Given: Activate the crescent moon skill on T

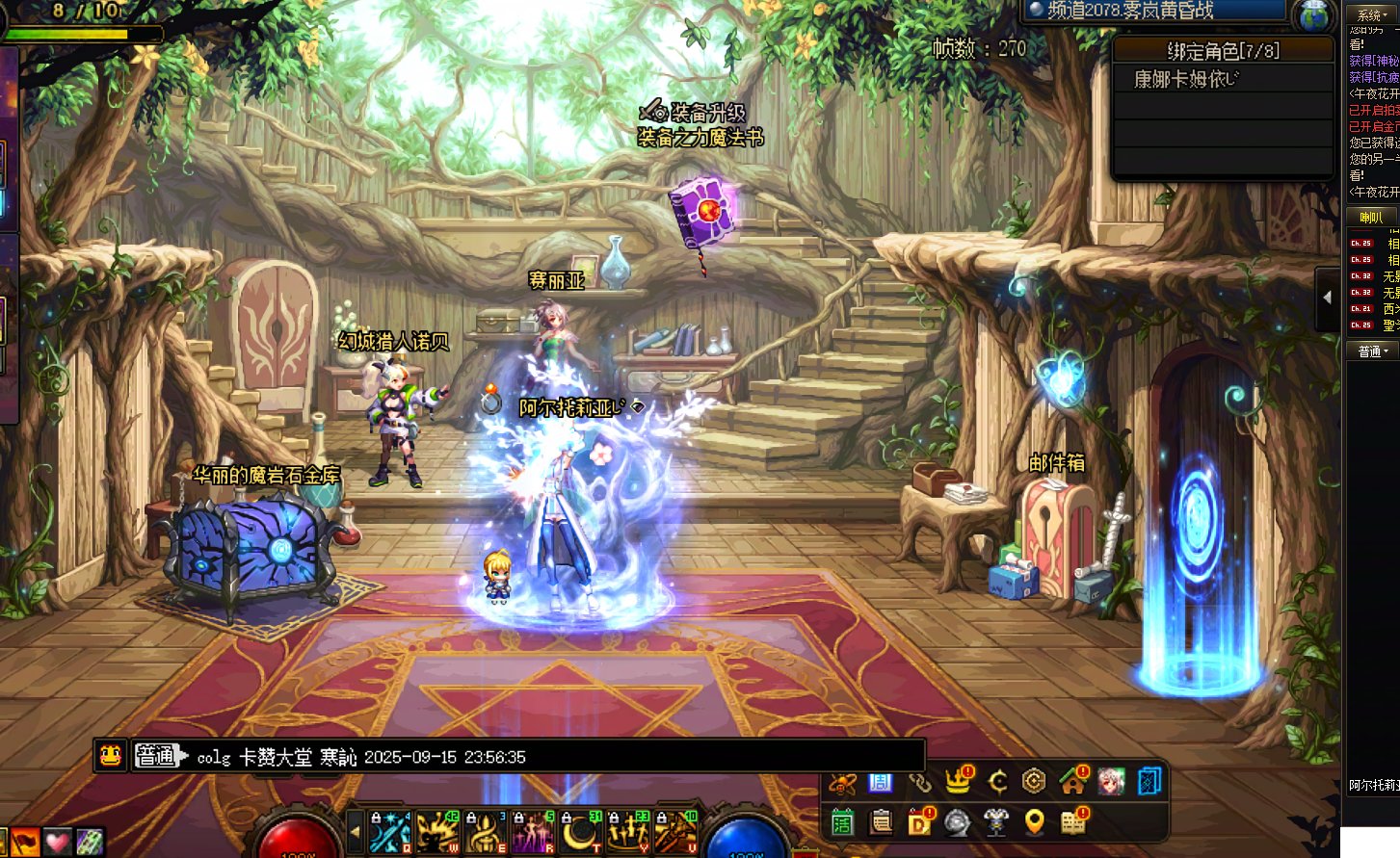Looking at the screenshot, I should 581,832.
